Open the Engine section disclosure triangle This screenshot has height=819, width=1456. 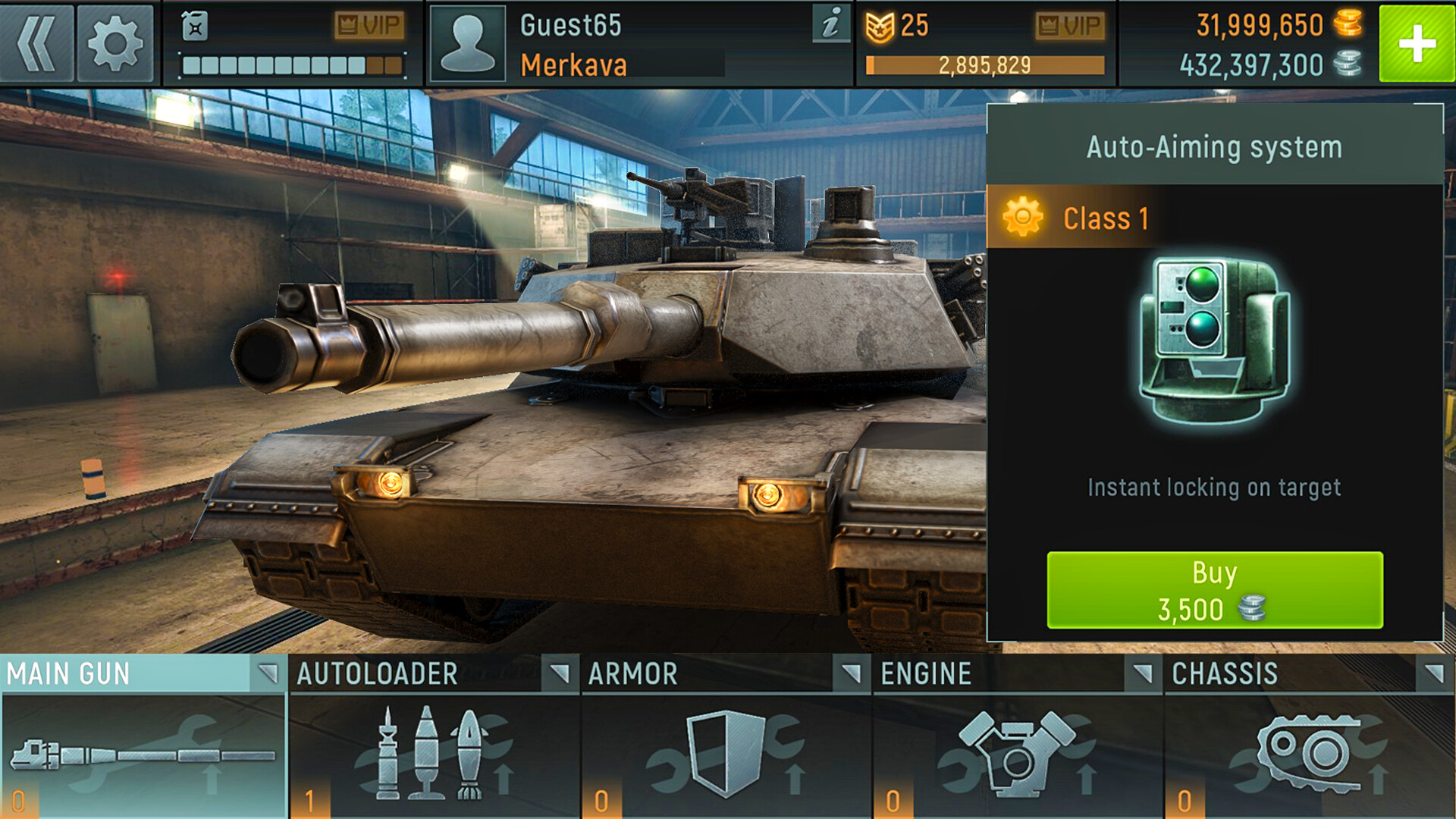click(x=1141, y=673)
